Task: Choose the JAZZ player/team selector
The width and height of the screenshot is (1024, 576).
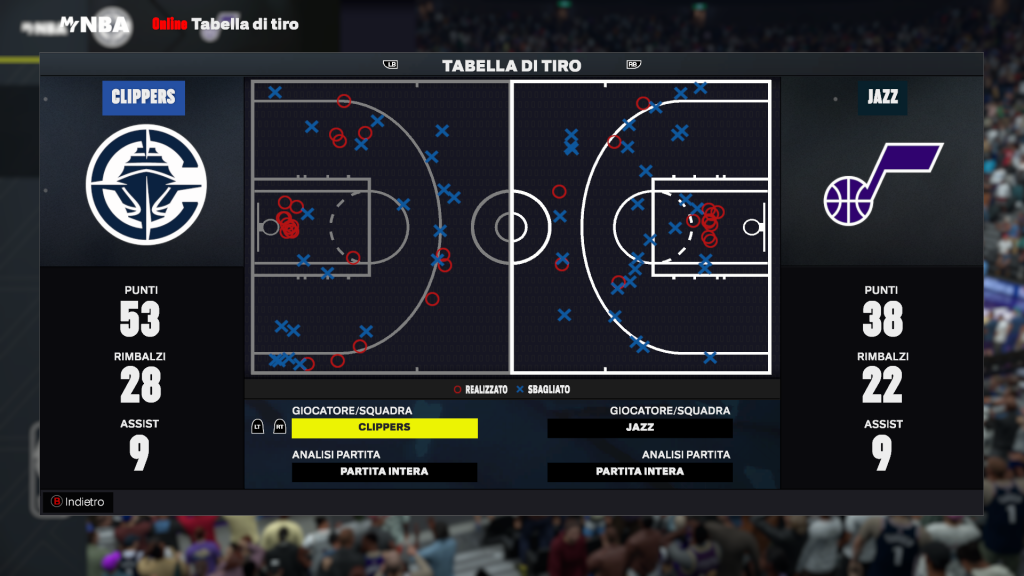Action: [640, 427]
